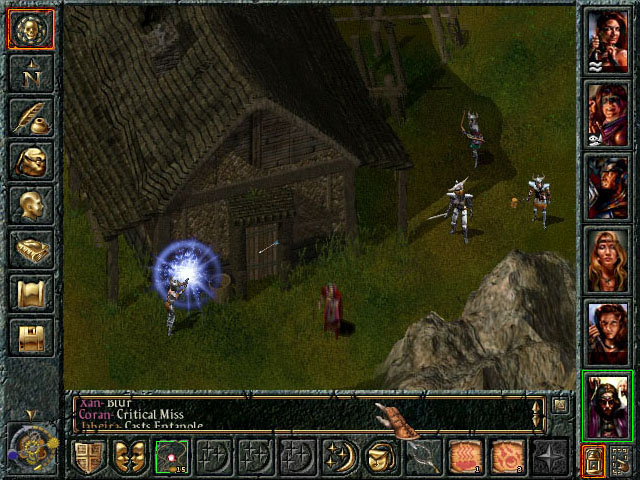The height and width of the screenshot is (480, 640).
Task: Select the blonde woman portrait
Action: tap(607, 256)
